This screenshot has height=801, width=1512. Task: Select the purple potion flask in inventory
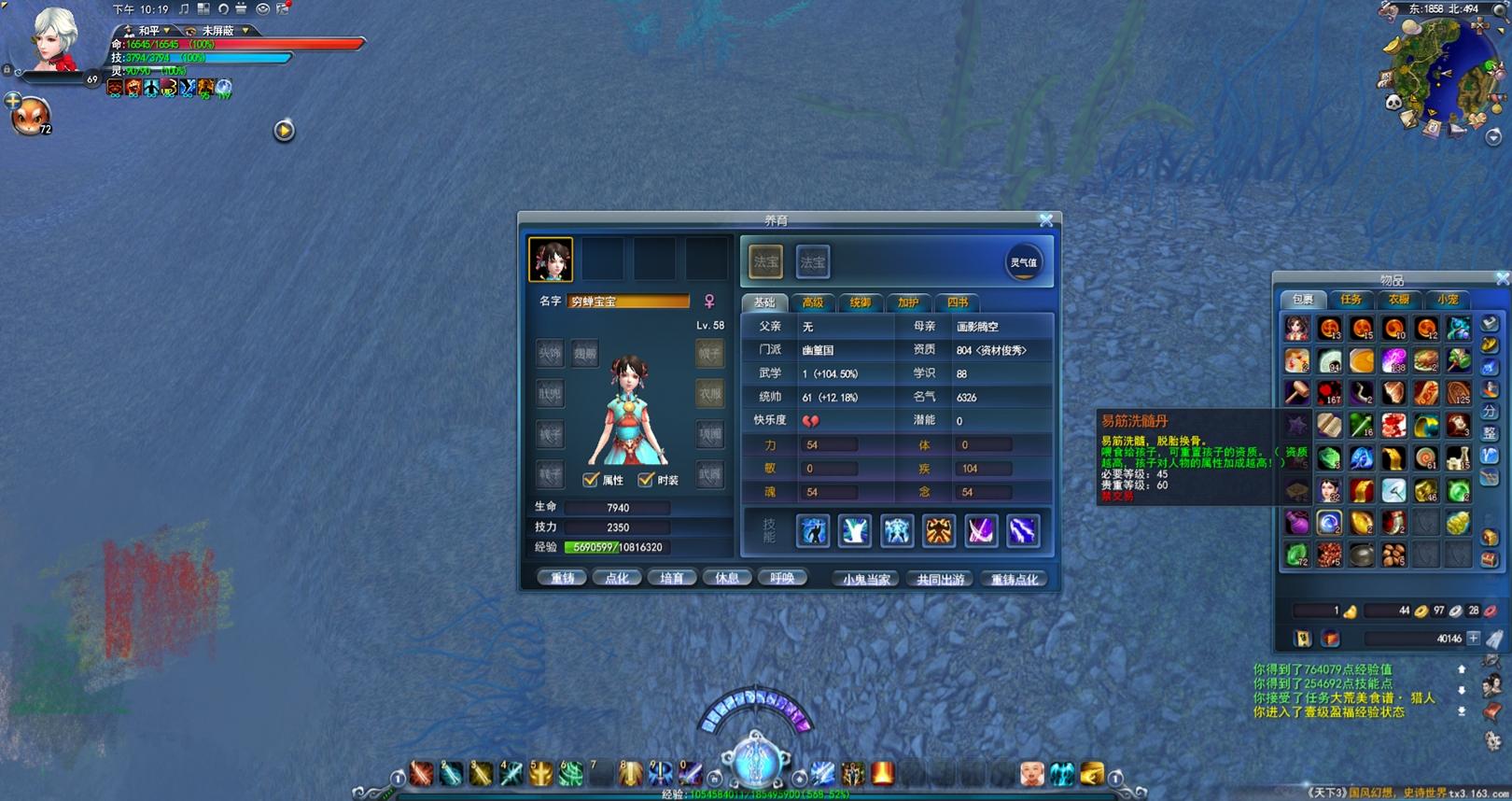coord(1297,522)
